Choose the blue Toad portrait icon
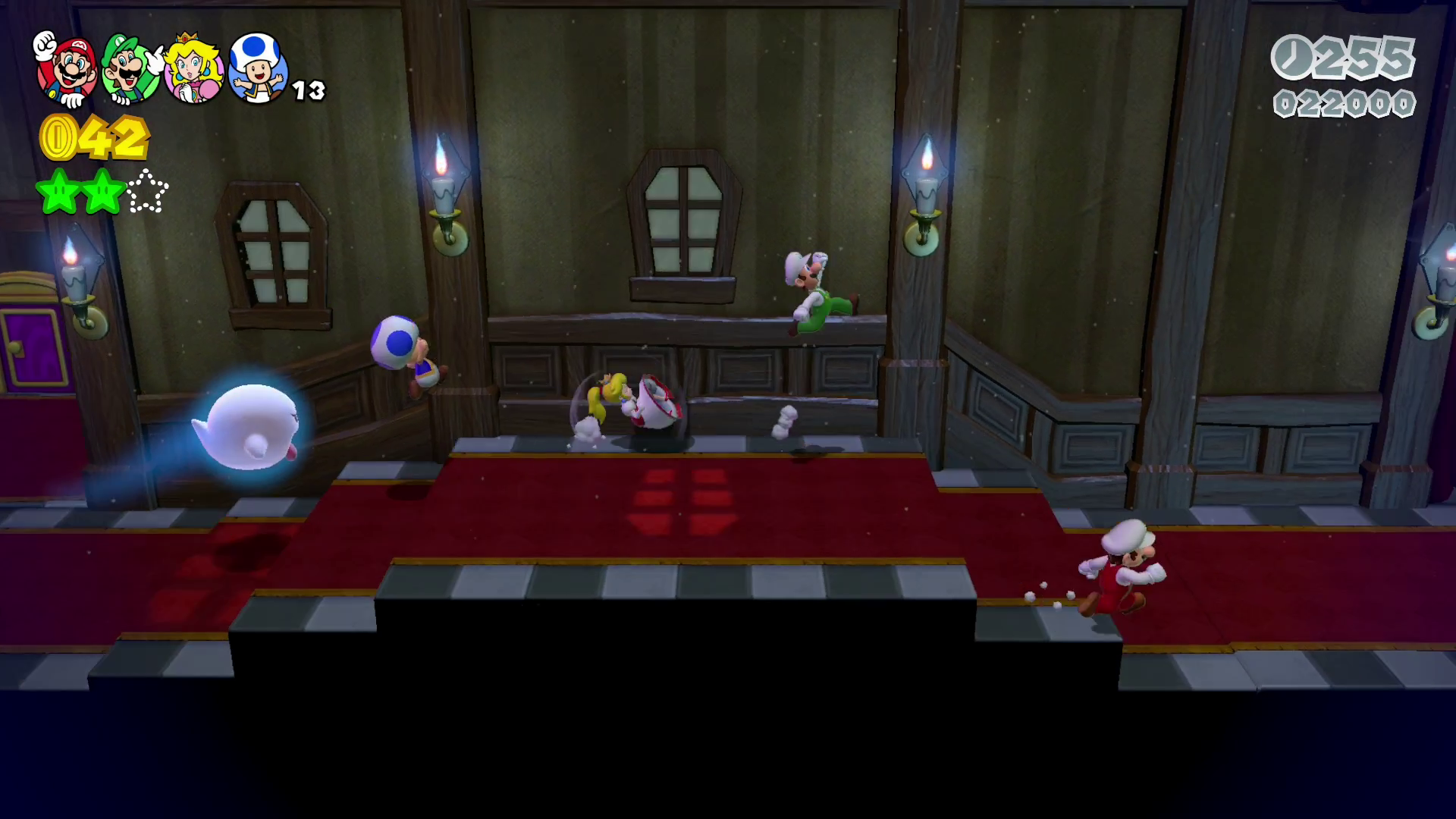The height and width of the screenshot is (819, 1456). click(258, 70)
